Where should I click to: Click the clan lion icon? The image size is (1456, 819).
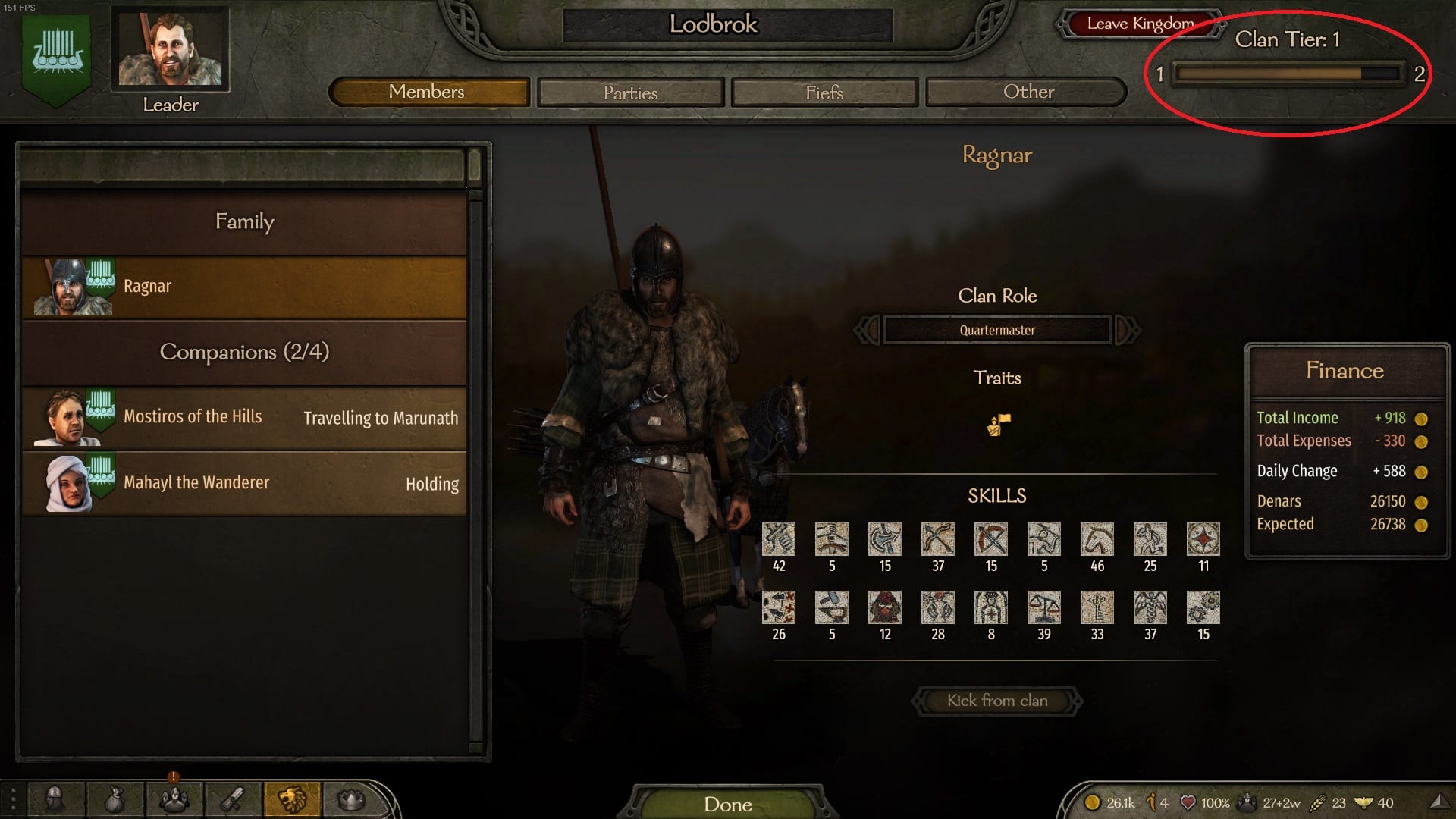(292, 799)
